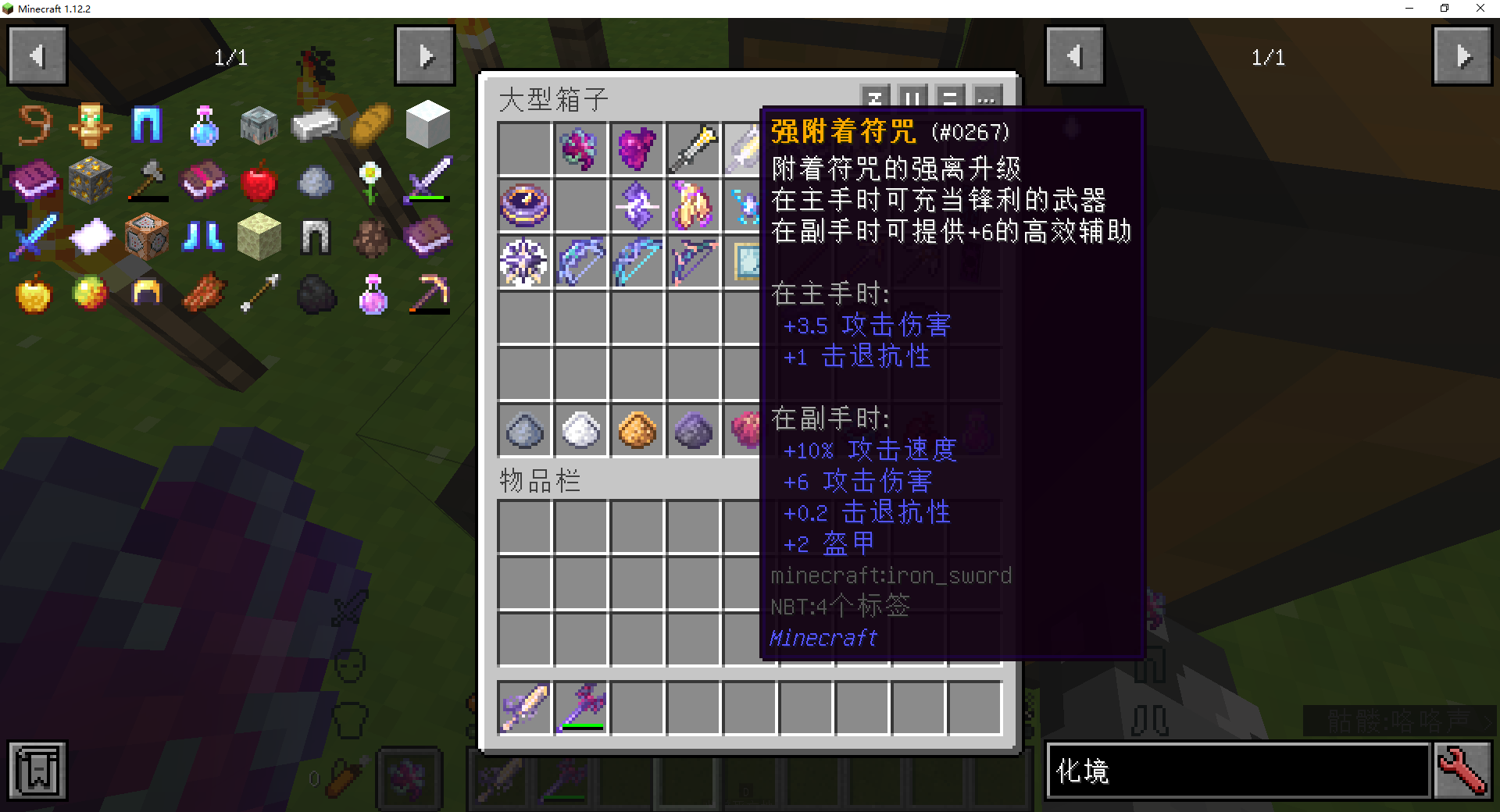Click the enchanted book item in the item list

[34, 181]
